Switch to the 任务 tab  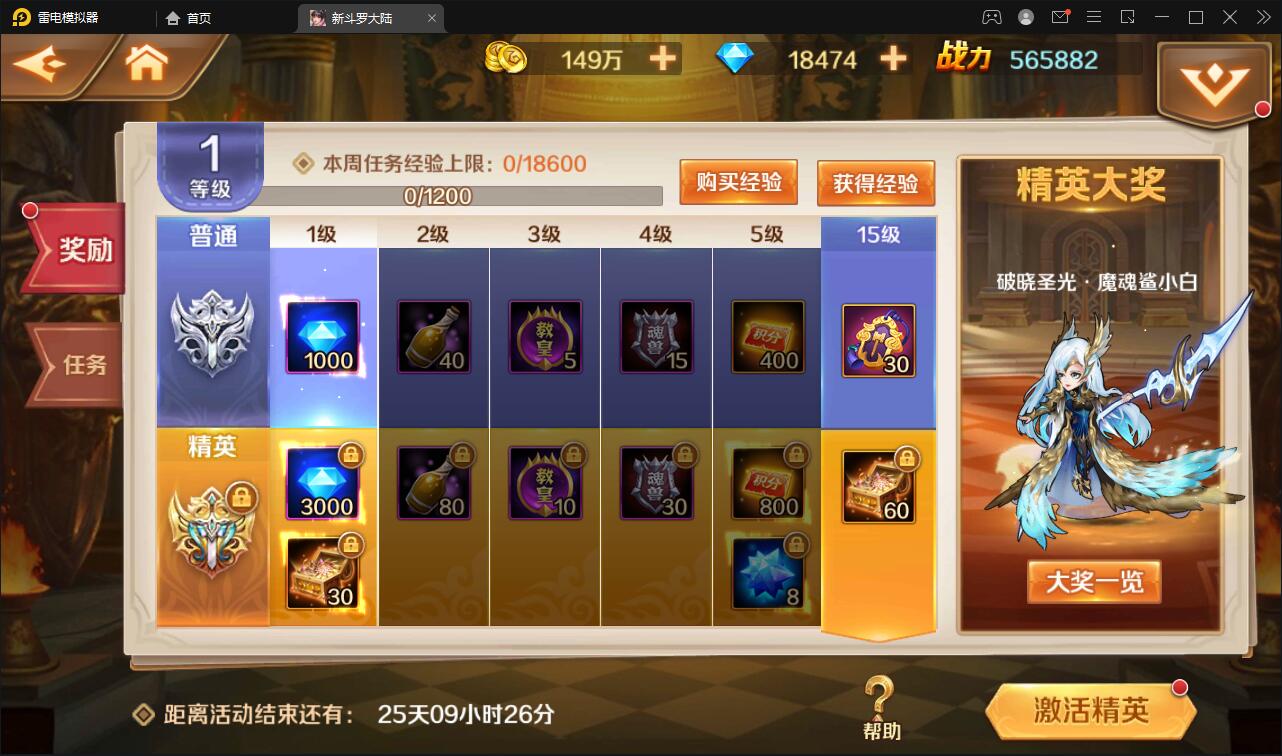click(83, 365)
